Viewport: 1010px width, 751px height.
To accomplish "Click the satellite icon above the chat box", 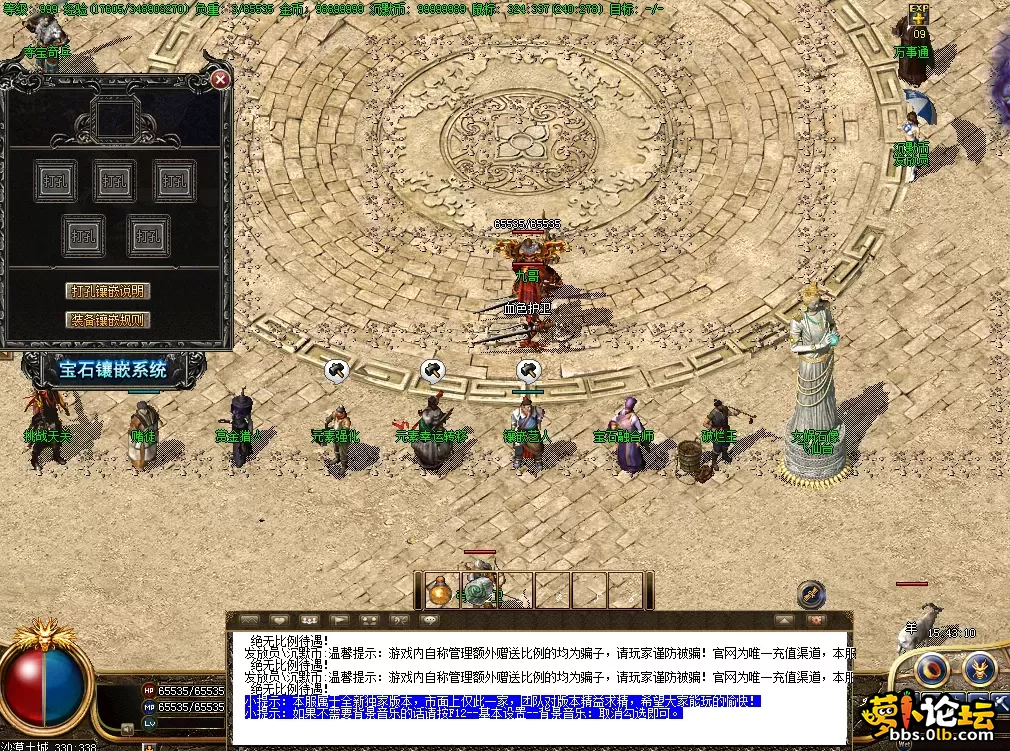I will [811, 594].
